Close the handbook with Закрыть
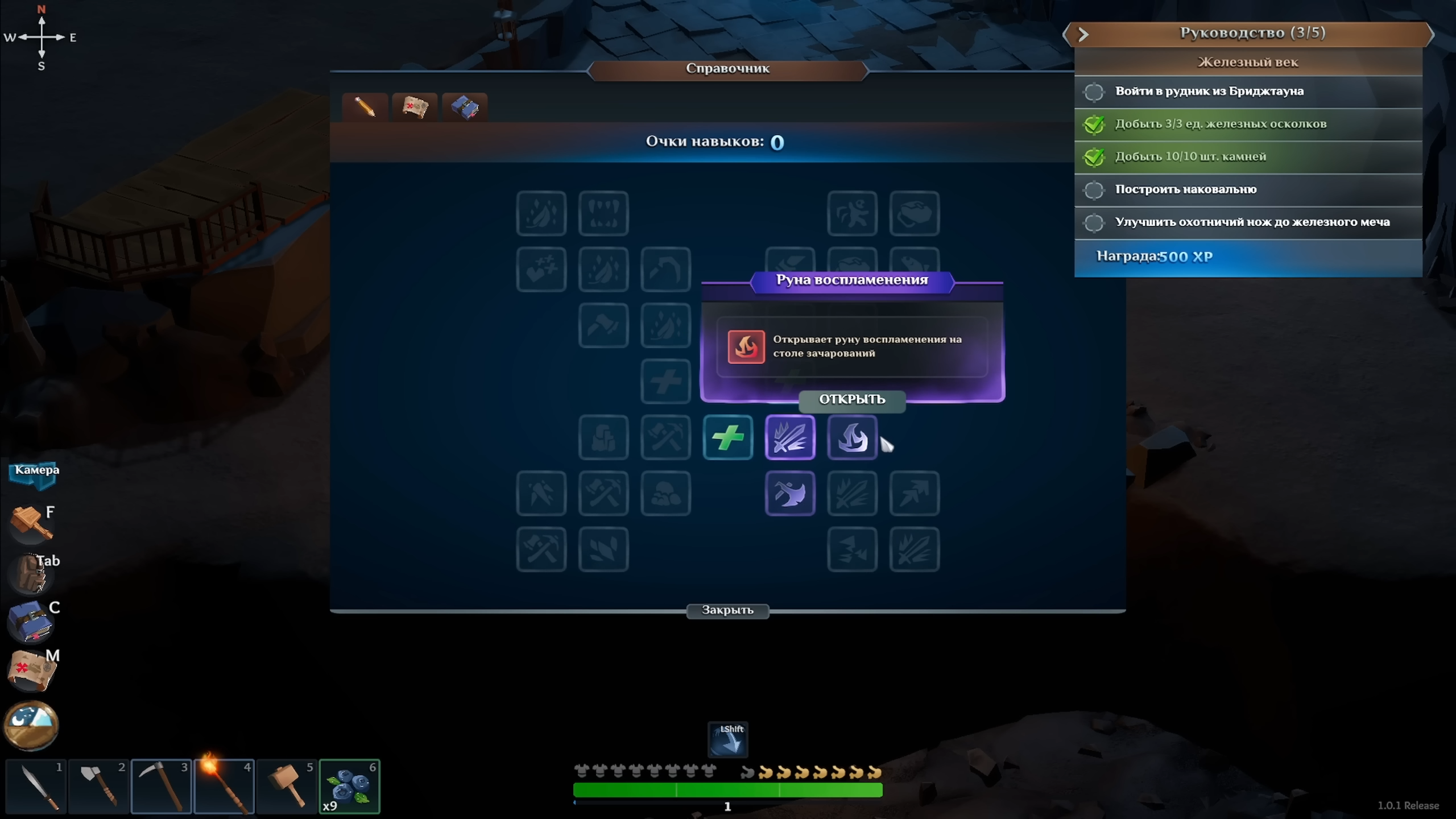Screen dimensions: 1456x819 click(x=727, y=610)
